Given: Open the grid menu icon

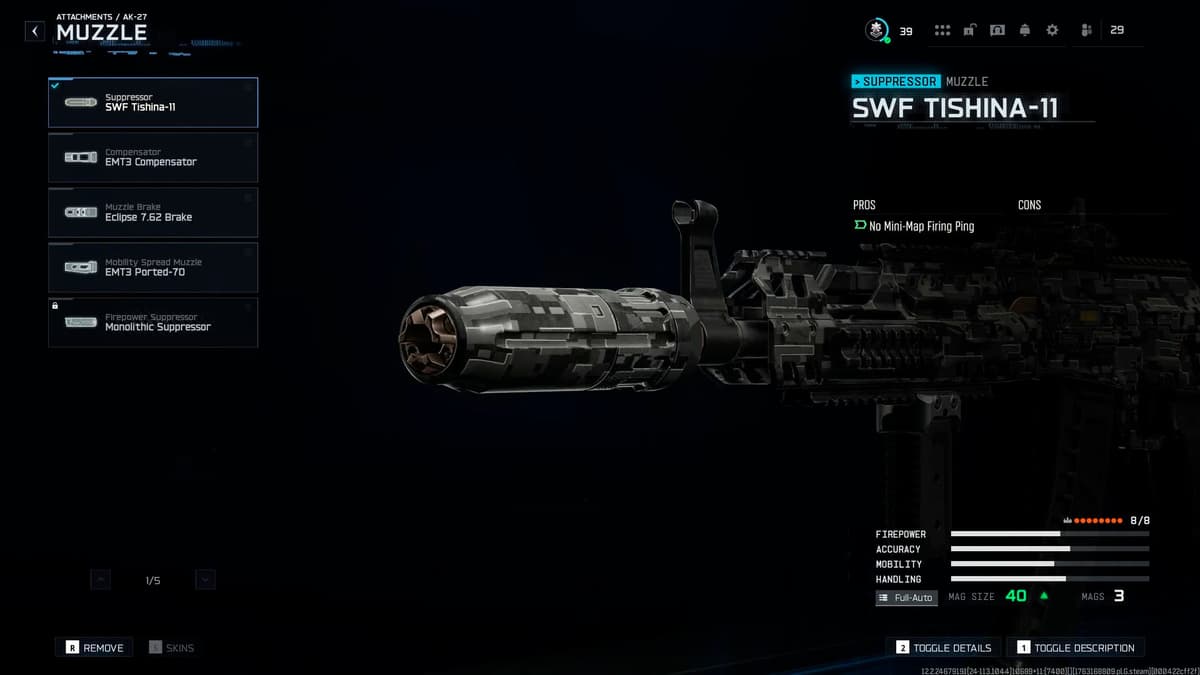Looking at the screenshot, I should (942, 31).
